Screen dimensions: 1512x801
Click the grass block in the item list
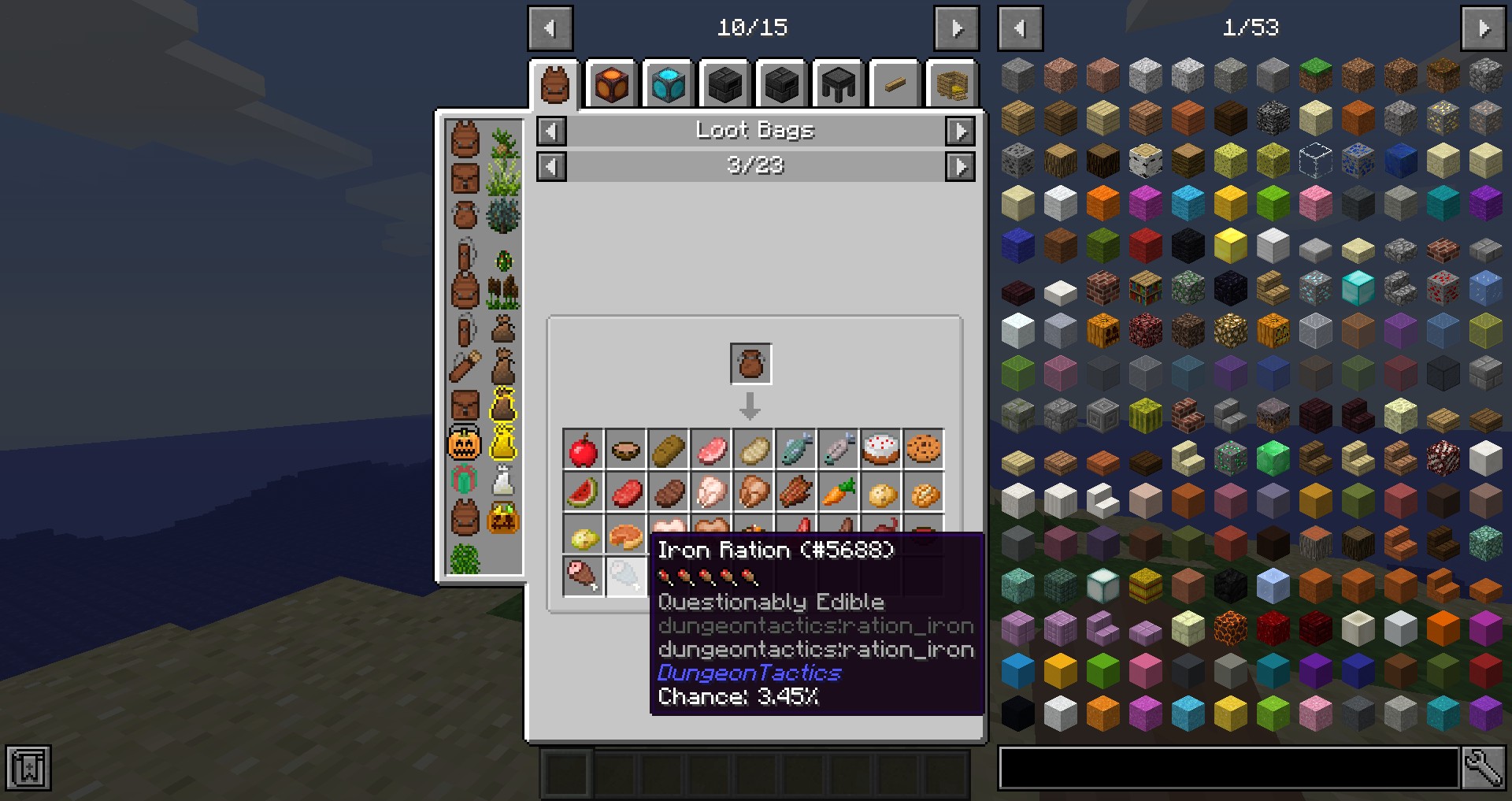pyautogui.click(x=1314, y=75)
